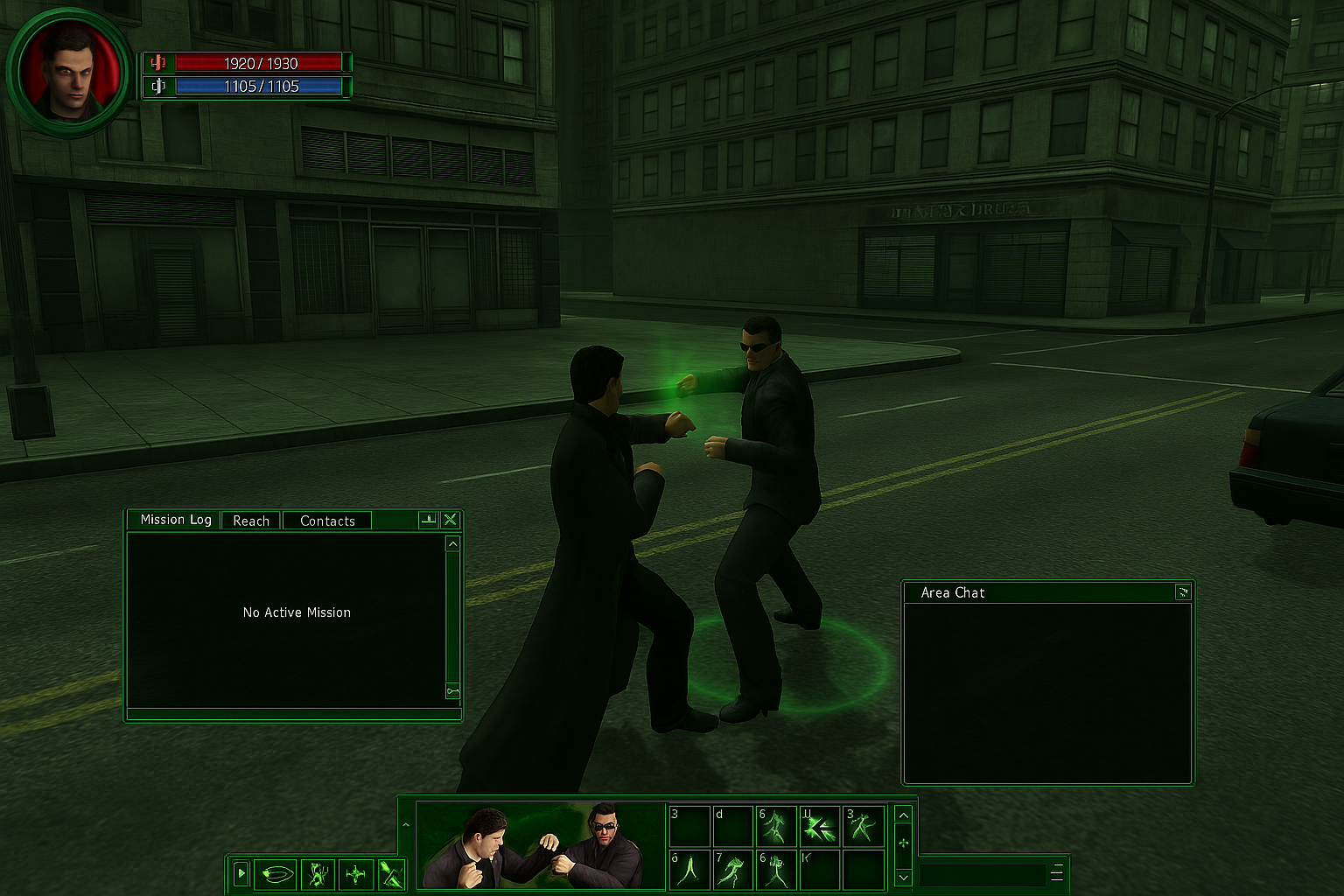Click inside the Area Chat panel
The height and width of the screenshot is (896, 1344).
click(1047, 691)
